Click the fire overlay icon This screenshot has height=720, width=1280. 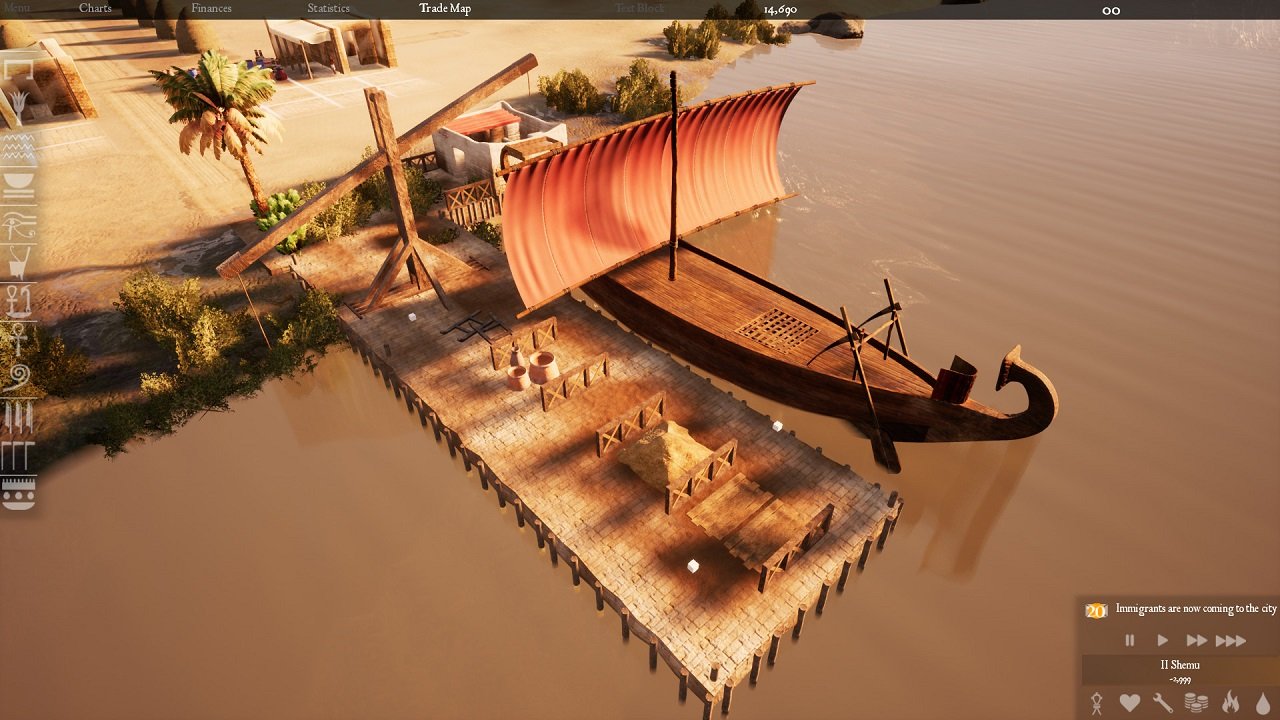point(1230,703)
